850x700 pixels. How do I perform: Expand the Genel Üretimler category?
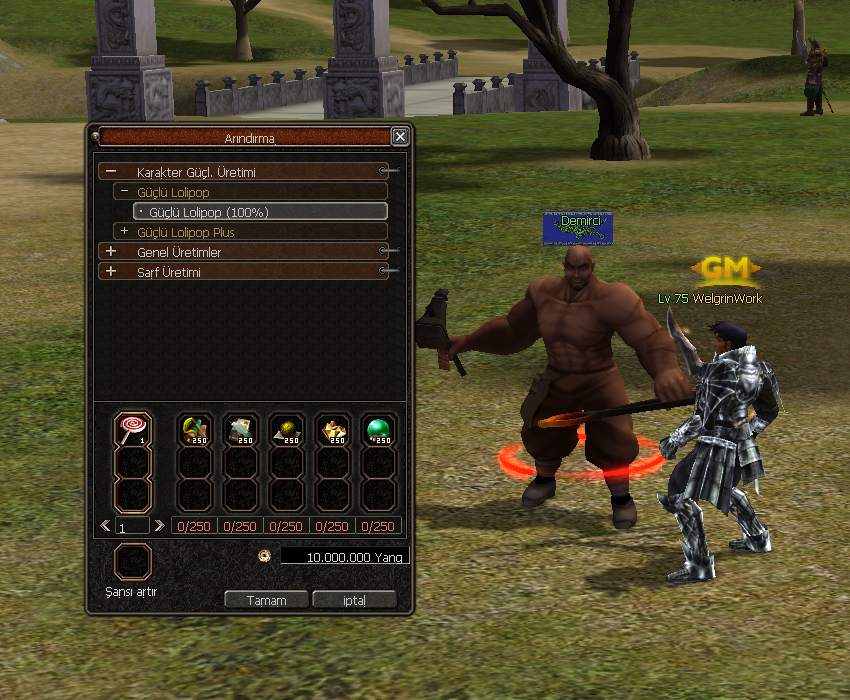(111, 252)
